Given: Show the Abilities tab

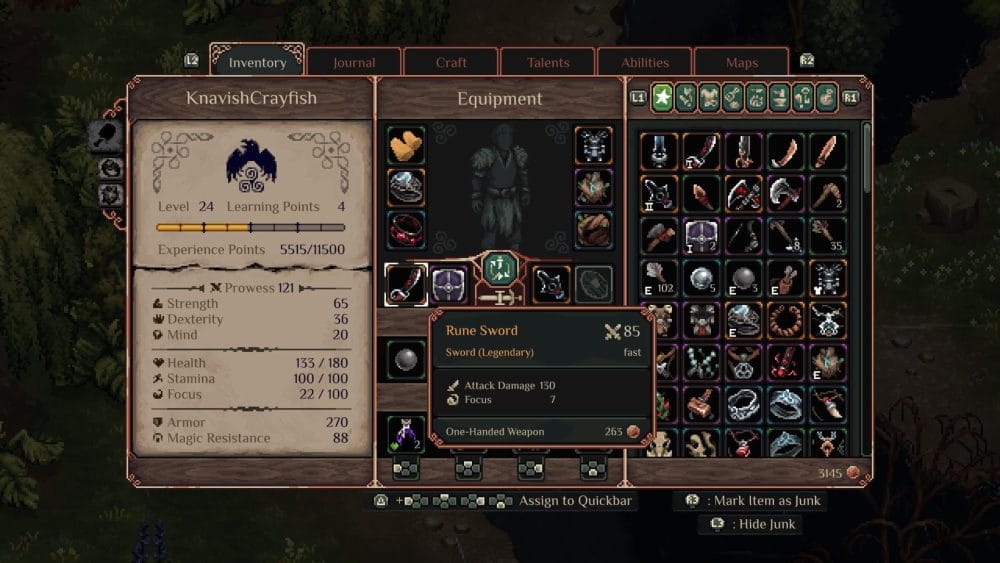Looking at the screenshot, I should pos(645,63).
